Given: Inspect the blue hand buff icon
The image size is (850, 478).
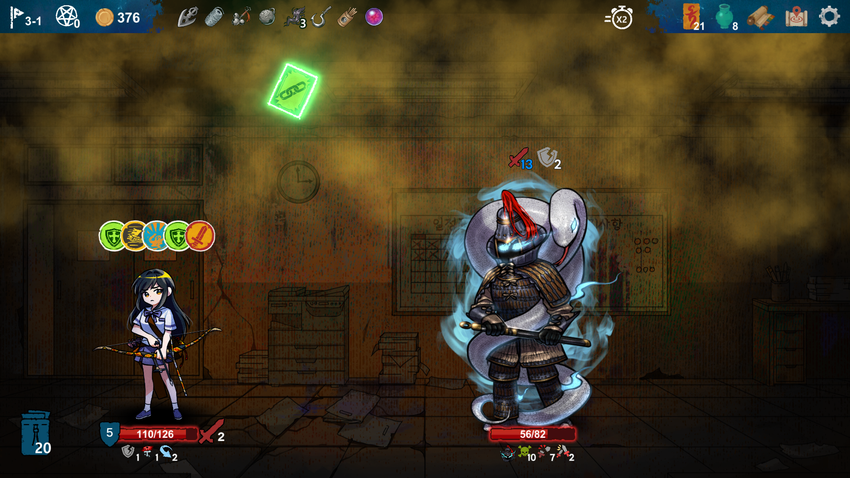Looking at the screenshot, I should pos(156,236).
